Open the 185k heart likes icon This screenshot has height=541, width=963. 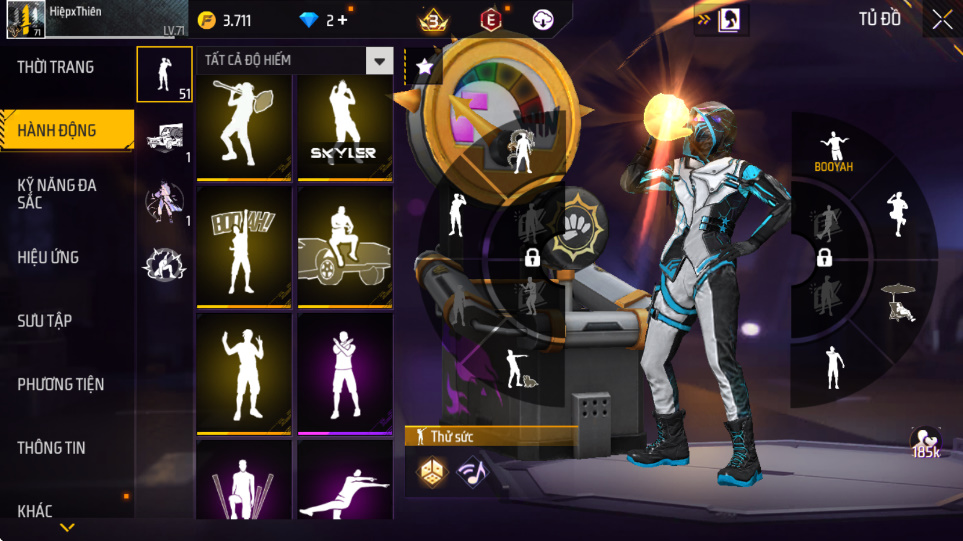(x=925, y=443)
